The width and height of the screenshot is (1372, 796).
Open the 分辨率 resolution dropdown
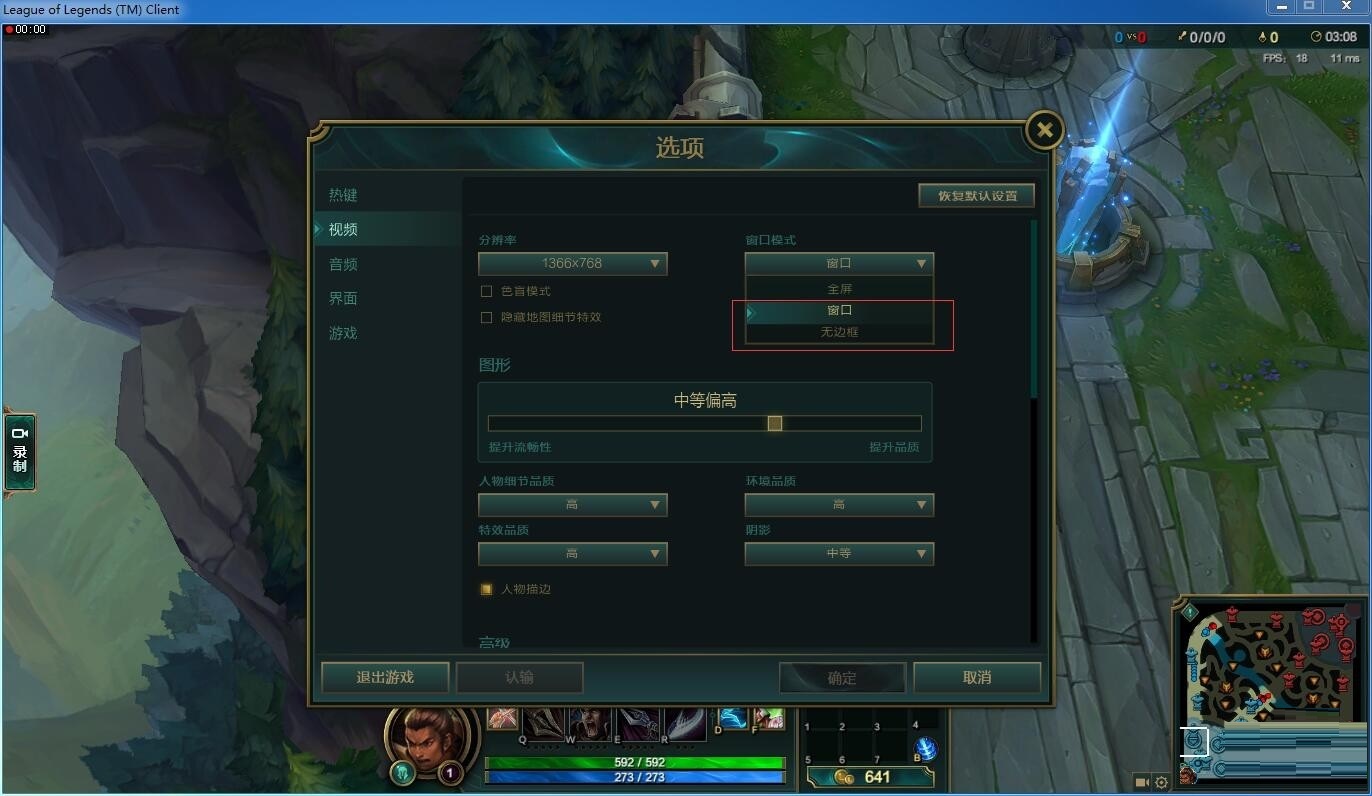click(x=572, y=263)
